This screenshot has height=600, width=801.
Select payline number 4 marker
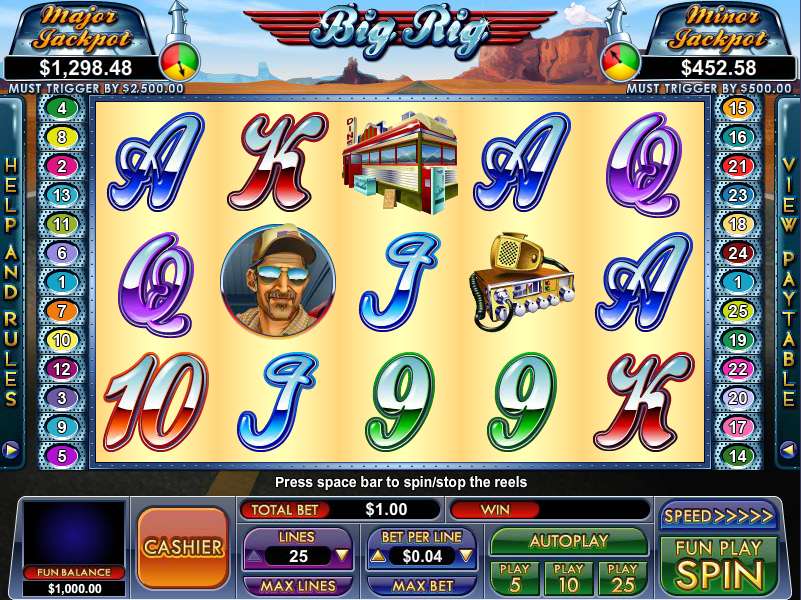click(x=62, y=108)
